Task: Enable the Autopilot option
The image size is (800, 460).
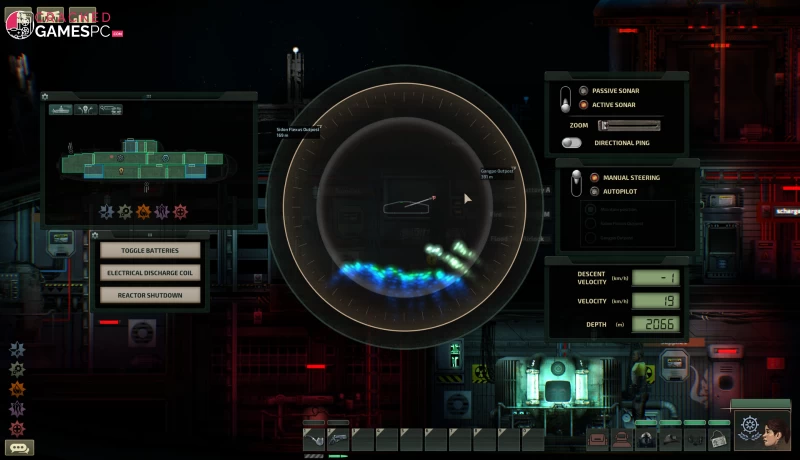Action: tap(594, 190)
